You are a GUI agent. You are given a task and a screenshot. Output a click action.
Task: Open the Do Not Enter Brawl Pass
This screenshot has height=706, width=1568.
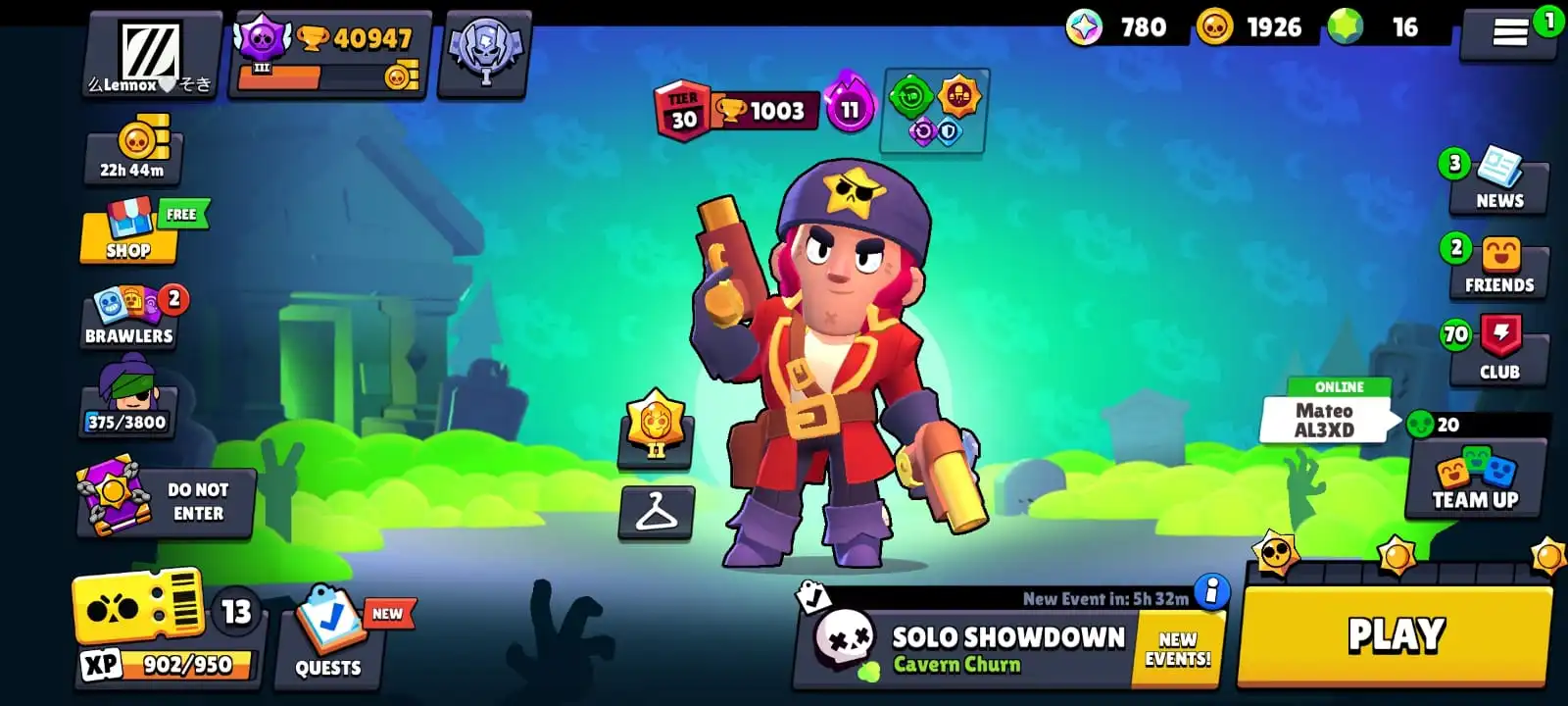(x=165, y=502)
